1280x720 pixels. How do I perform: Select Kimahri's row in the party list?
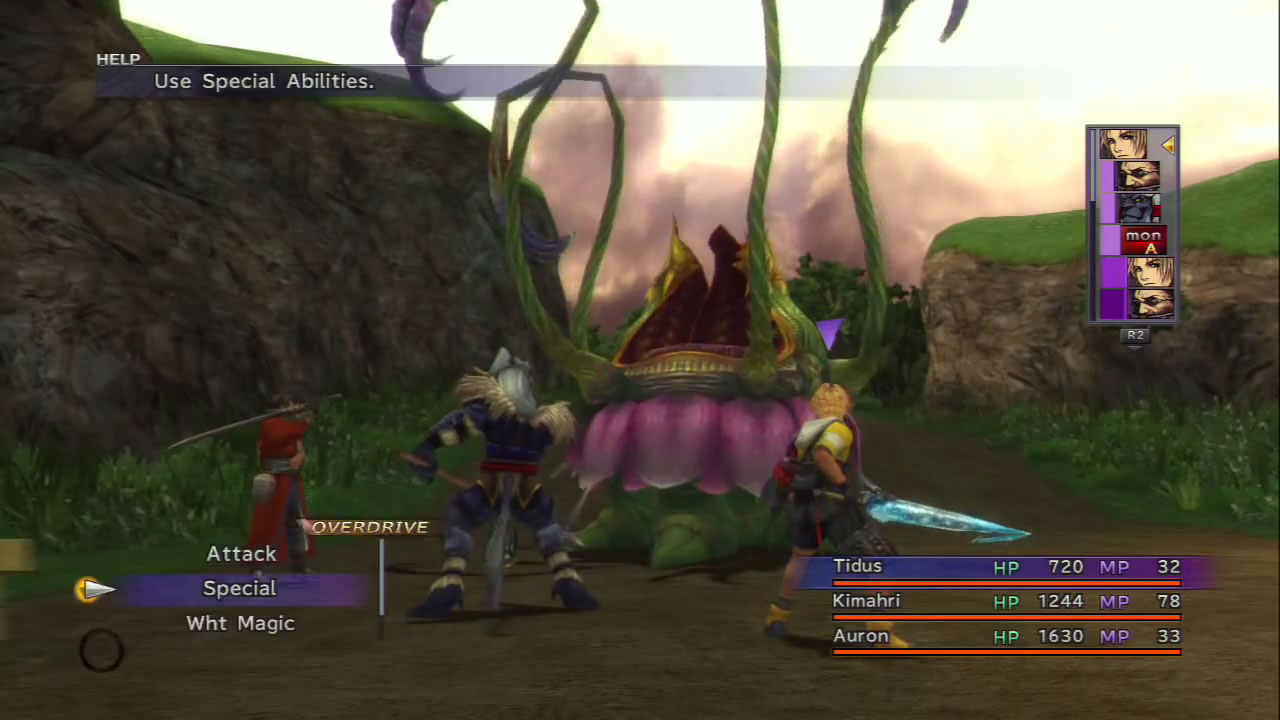click(x=1006, y=602)
